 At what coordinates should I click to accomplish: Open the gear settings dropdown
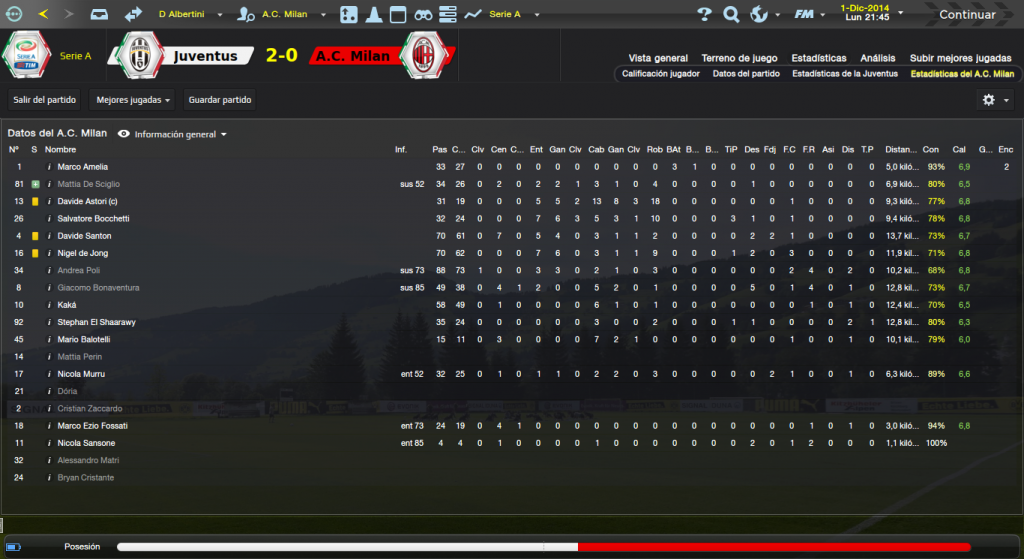[x=995, y=100]
